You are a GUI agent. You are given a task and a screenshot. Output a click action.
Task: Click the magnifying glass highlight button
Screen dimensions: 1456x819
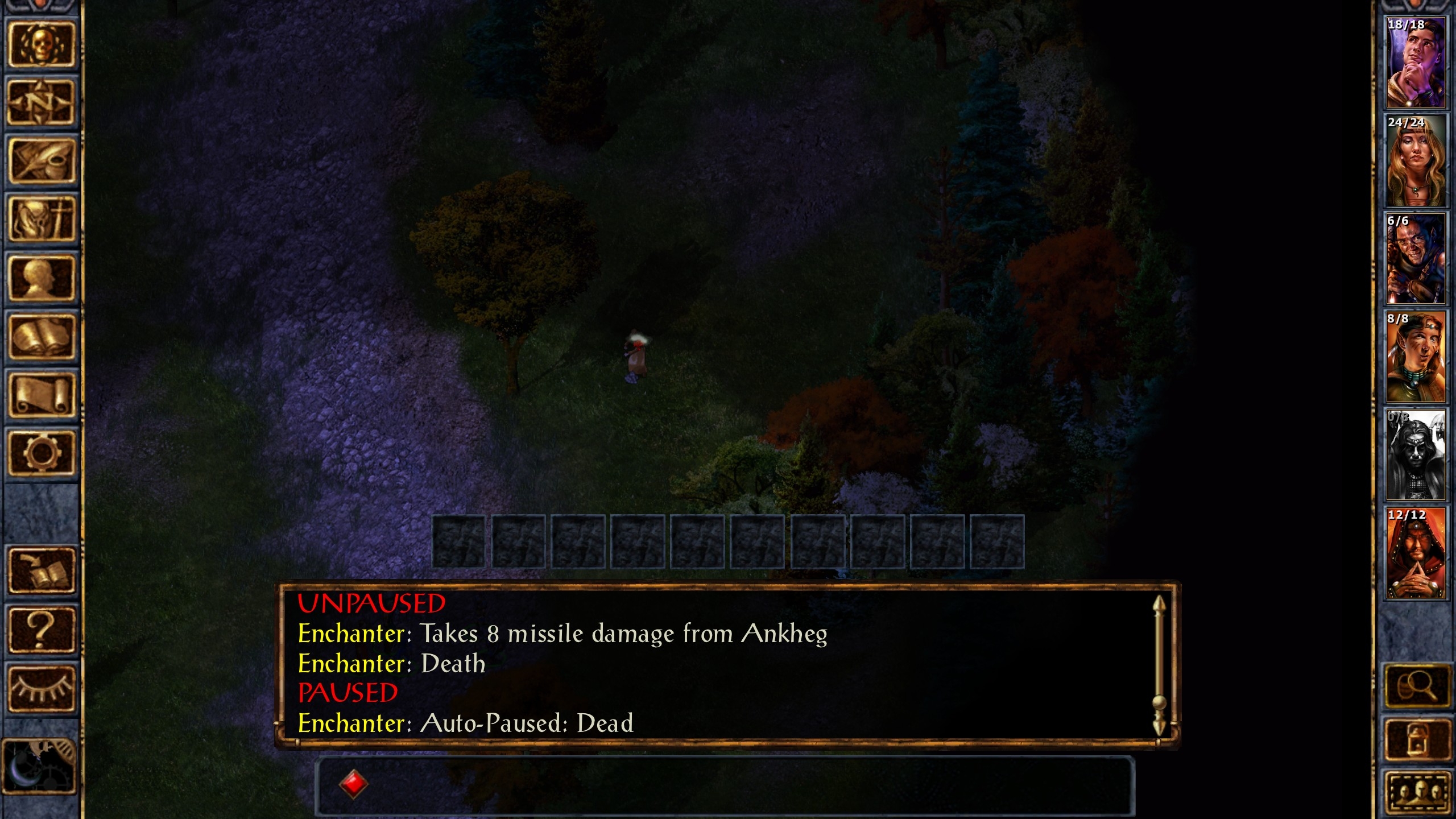pyautogui.click(x=1416, y=686)
